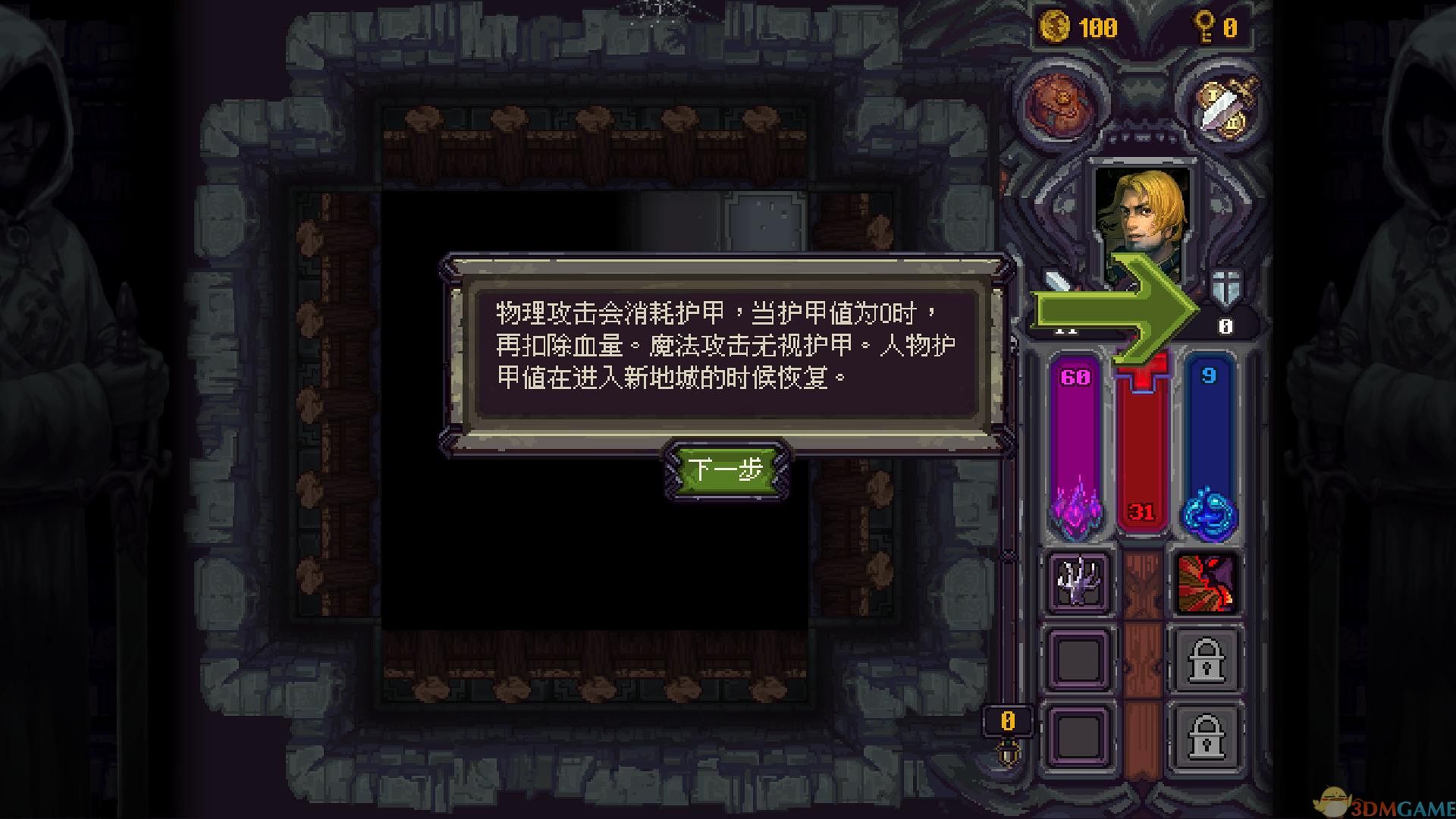Click the sword attack icon beside the portrait
Screen dimensions: 1456x819
(1060, 282)
